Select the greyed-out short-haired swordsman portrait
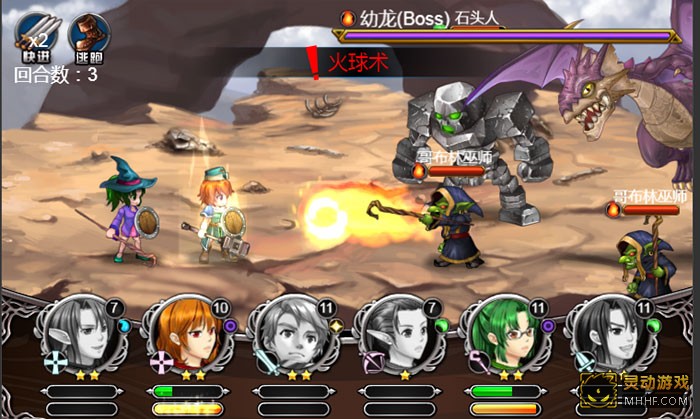Image resolution: width=700 pixels, height=419 pixels. click(x=291, y=330)
